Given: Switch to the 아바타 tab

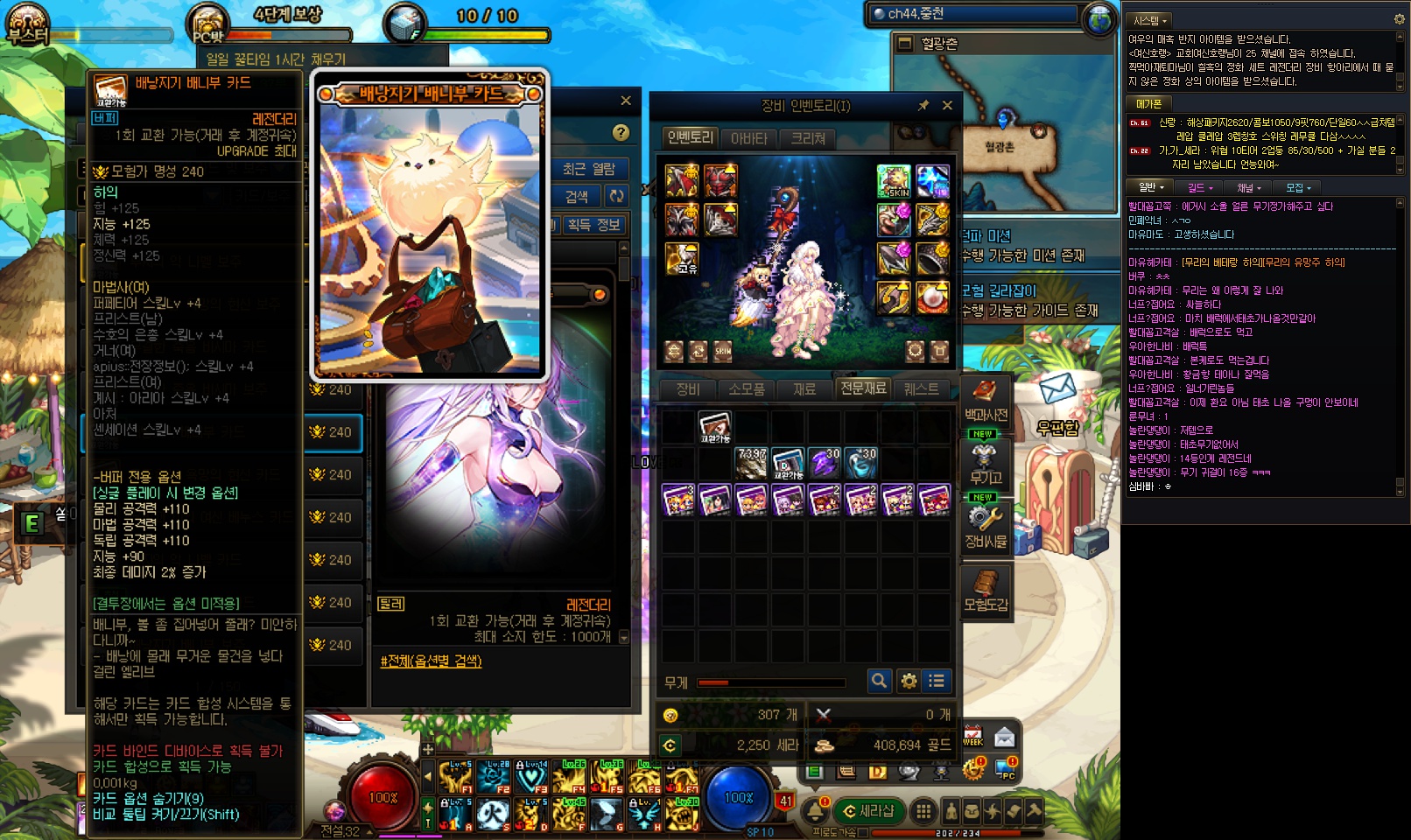Looking at the screenshot, I should pos(748,138).
